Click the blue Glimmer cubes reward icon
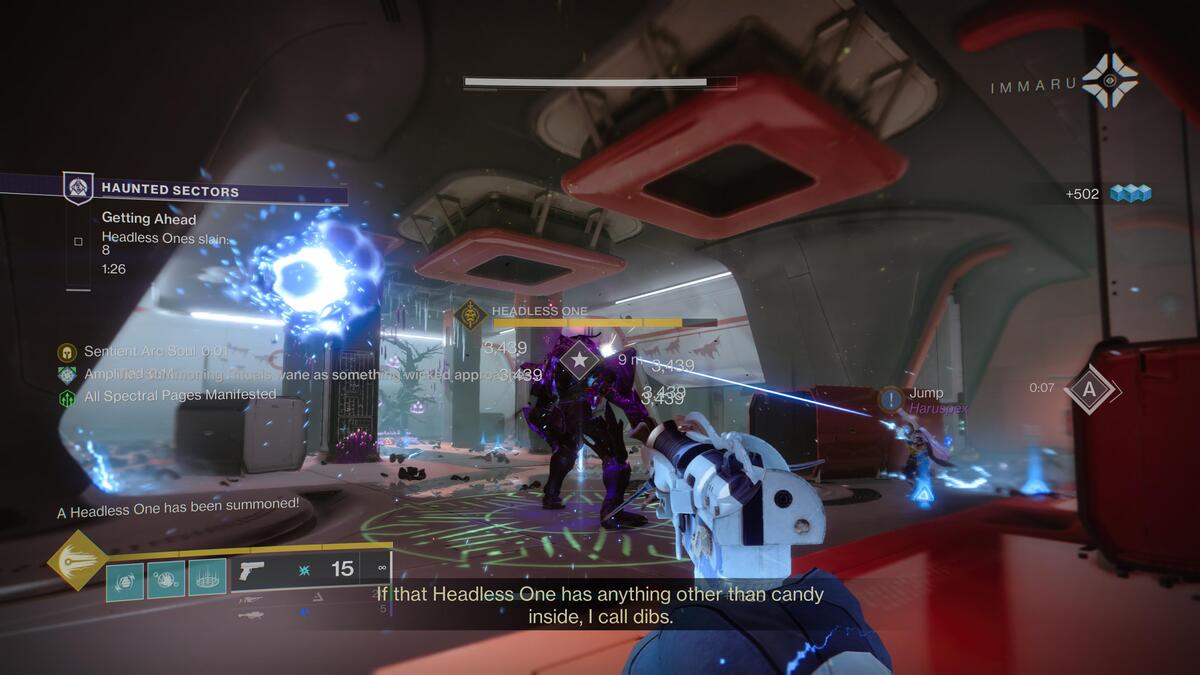 (1130, 194)
